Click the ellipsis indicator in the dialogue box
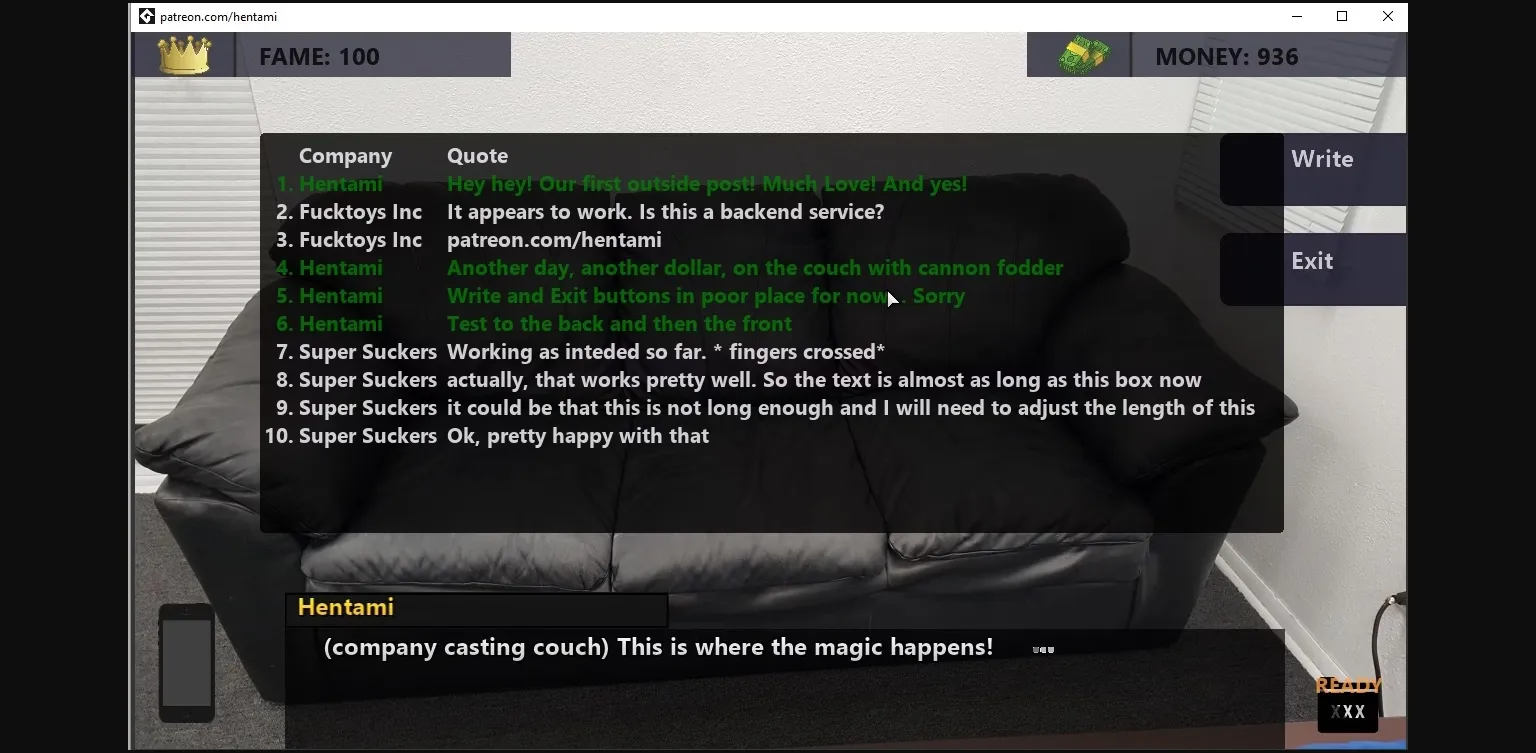Image resolution: width=1536 pixels, height=753 pixels. point(1042,649)
